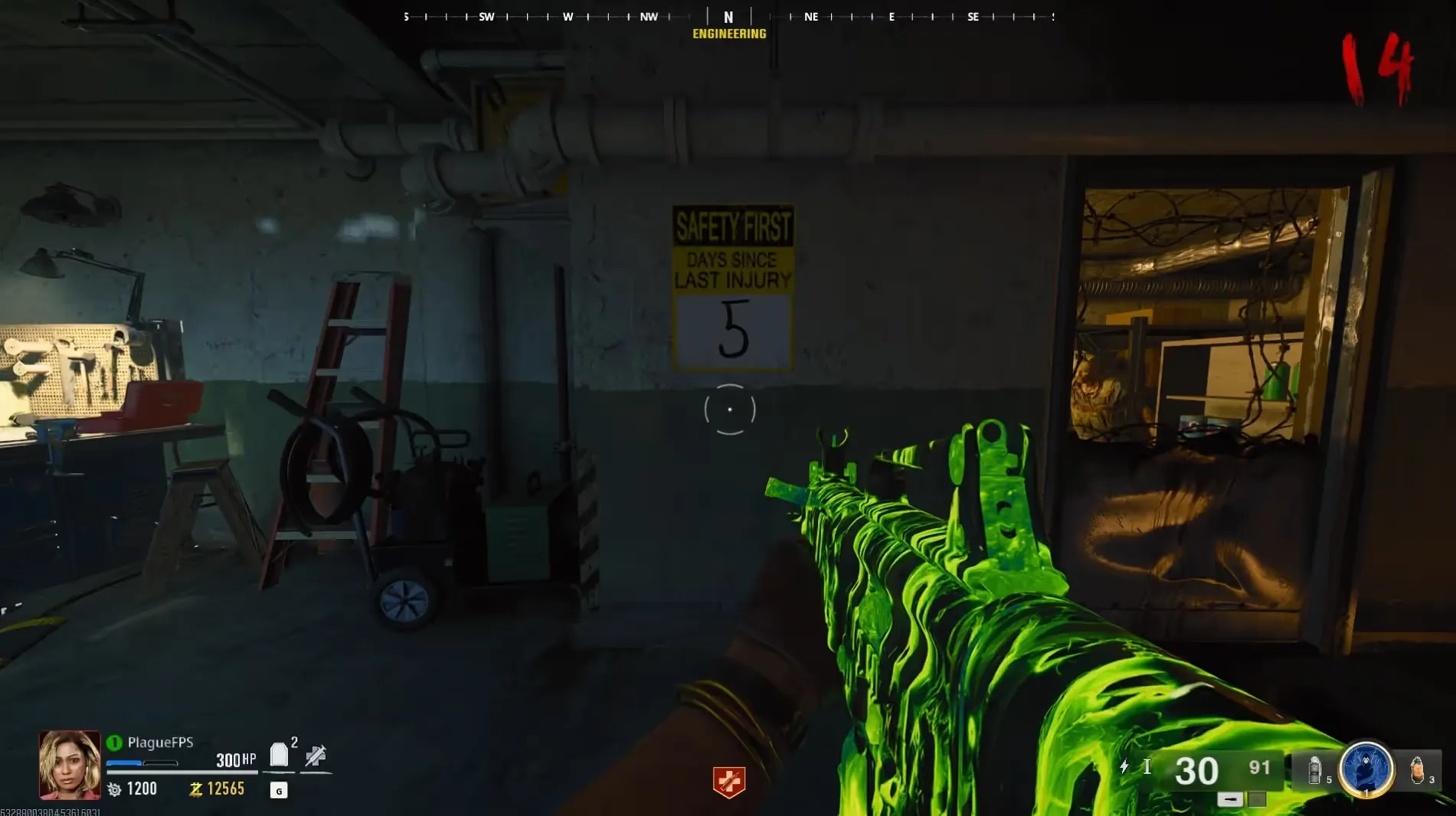This screenshot has width=1456, height=816.
Task: Click the compass bar's N heading
Action: pos(728,17)
